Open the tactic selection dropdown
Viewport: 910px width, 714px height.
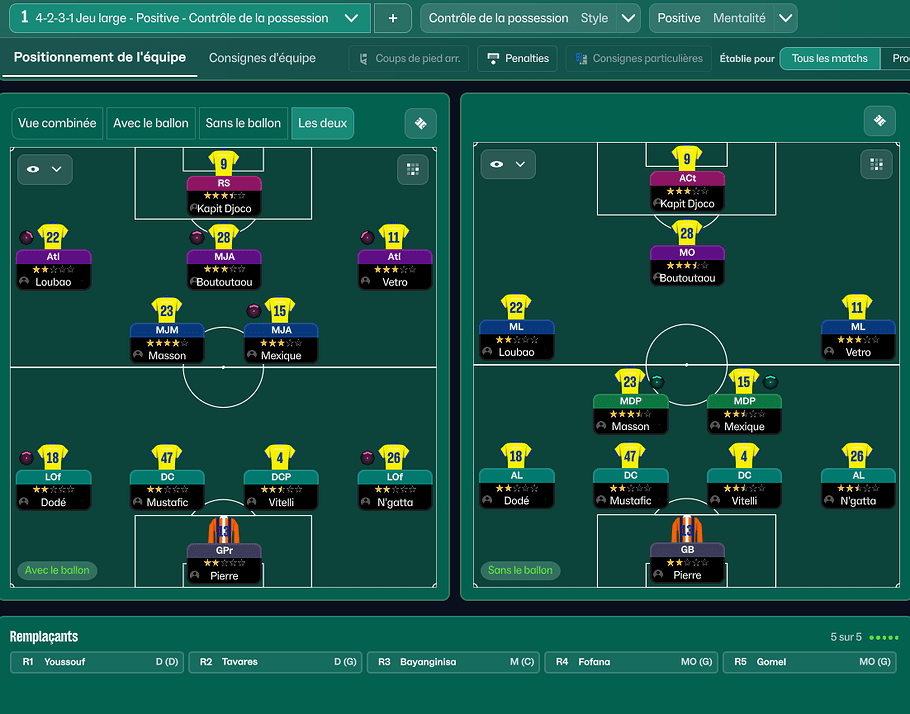pos(350,18)
